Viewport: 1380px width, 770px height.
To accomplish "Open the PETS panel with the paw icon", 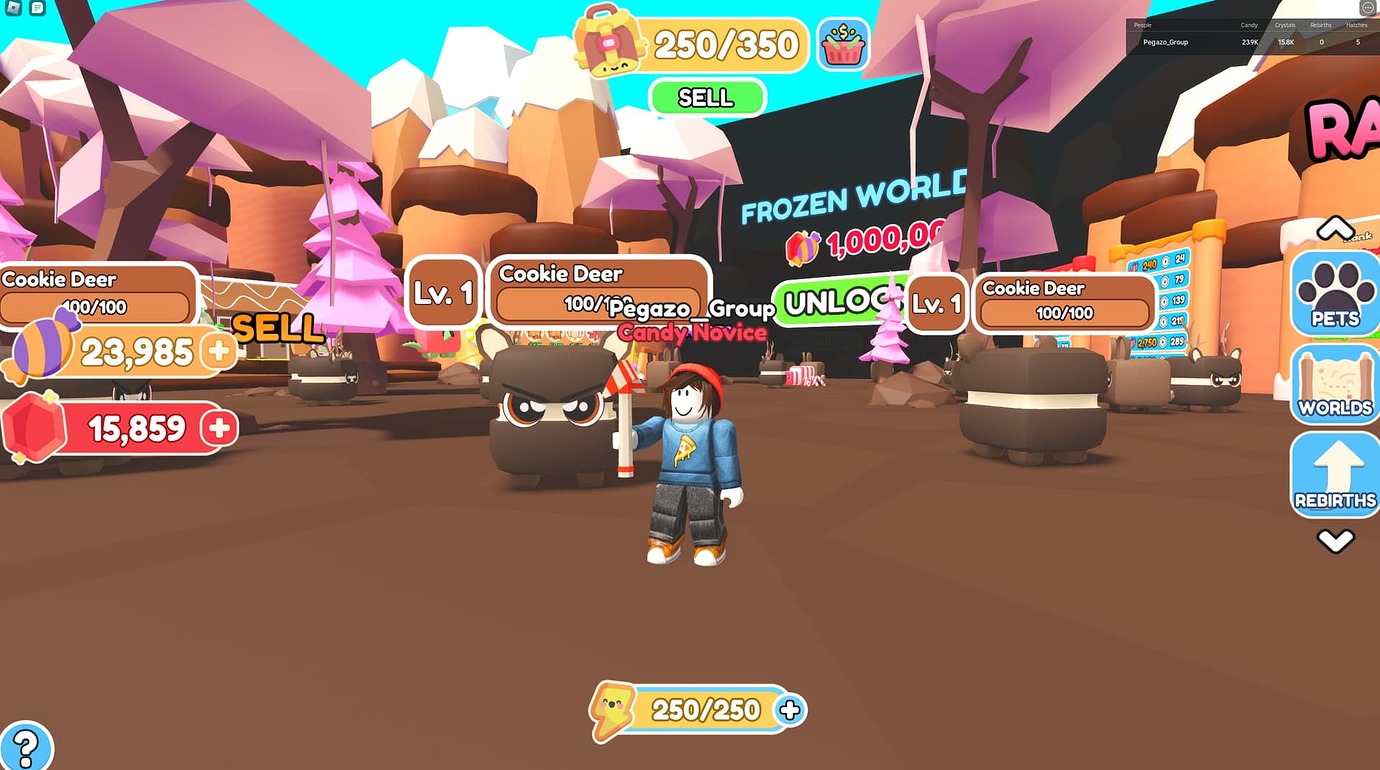I will pos(1334,293).
